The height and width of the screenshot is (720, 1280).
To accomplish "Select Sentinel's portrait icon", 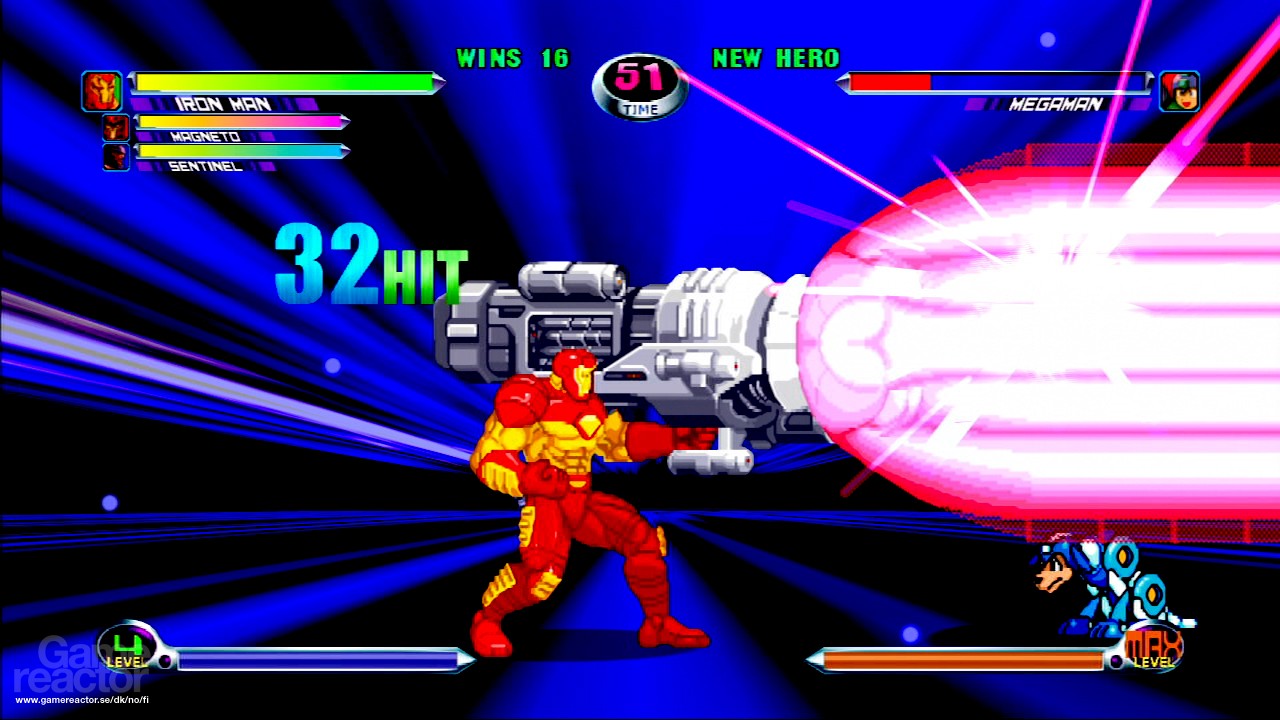I will (x=114, y=156).
